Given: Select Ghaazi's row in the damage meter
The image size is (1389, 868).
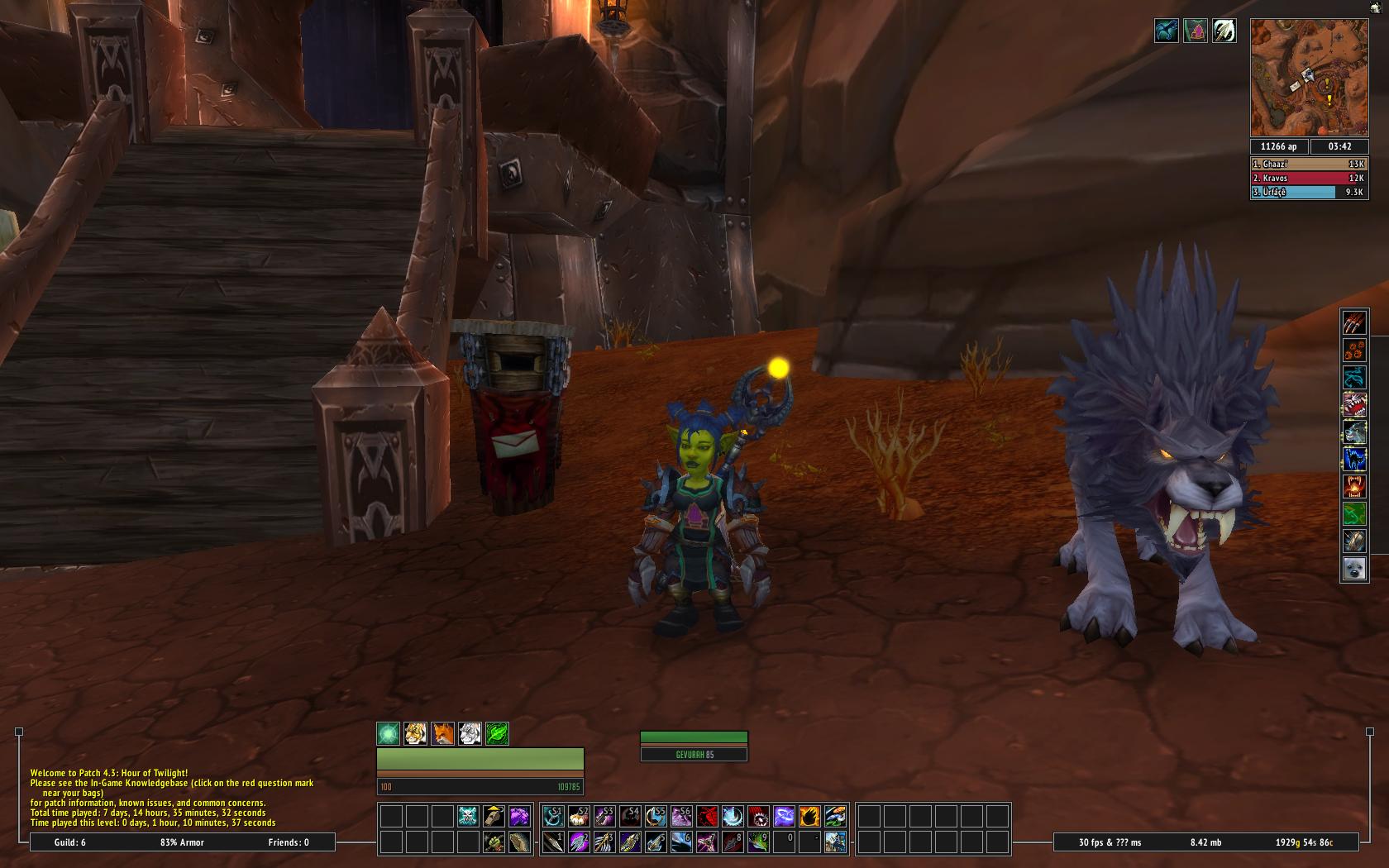Looking at the screenshot, I should point(1308,164).
